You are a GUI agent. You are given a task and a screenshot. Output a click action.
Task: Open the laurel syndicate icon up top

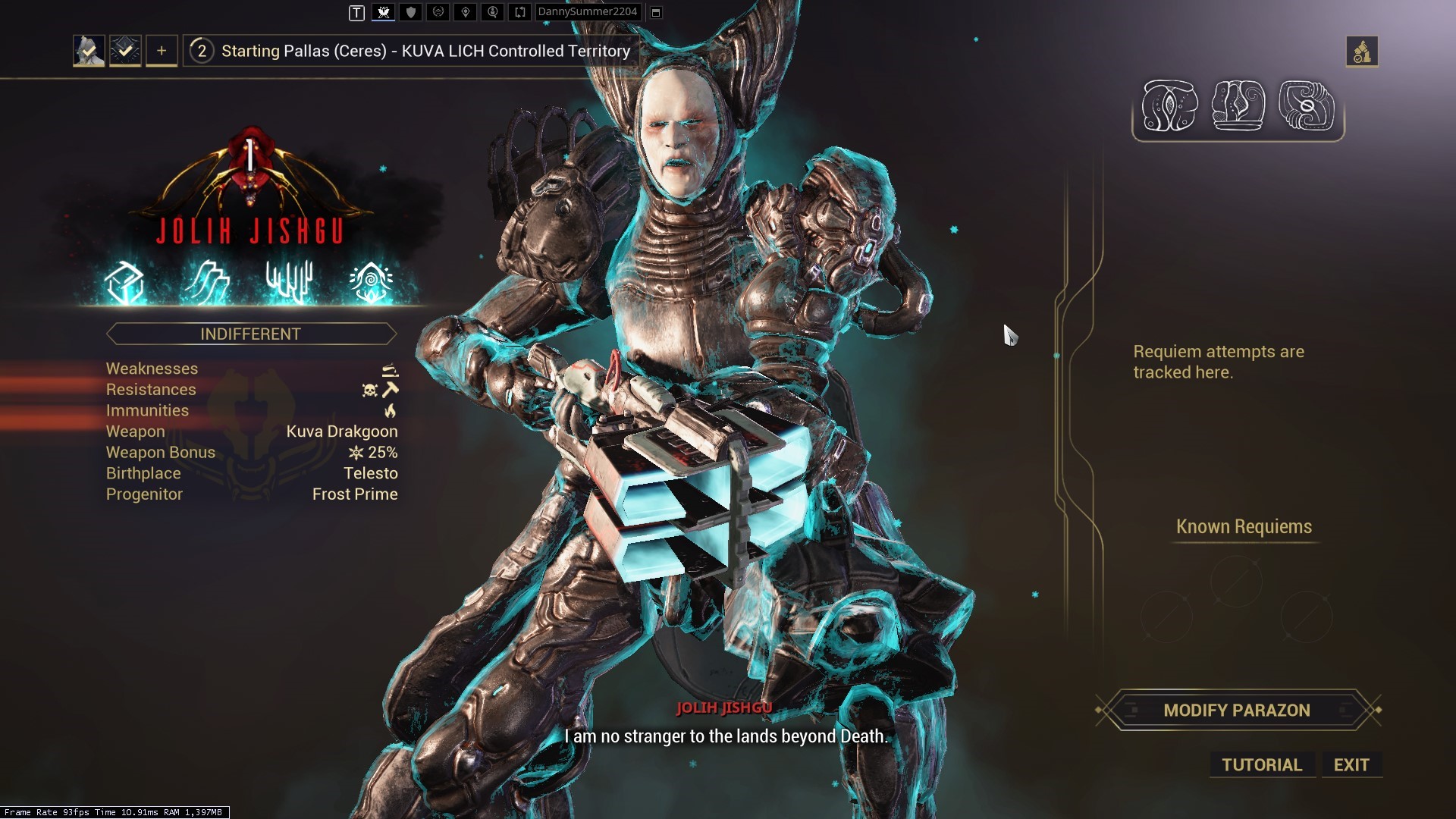point(438,12)
